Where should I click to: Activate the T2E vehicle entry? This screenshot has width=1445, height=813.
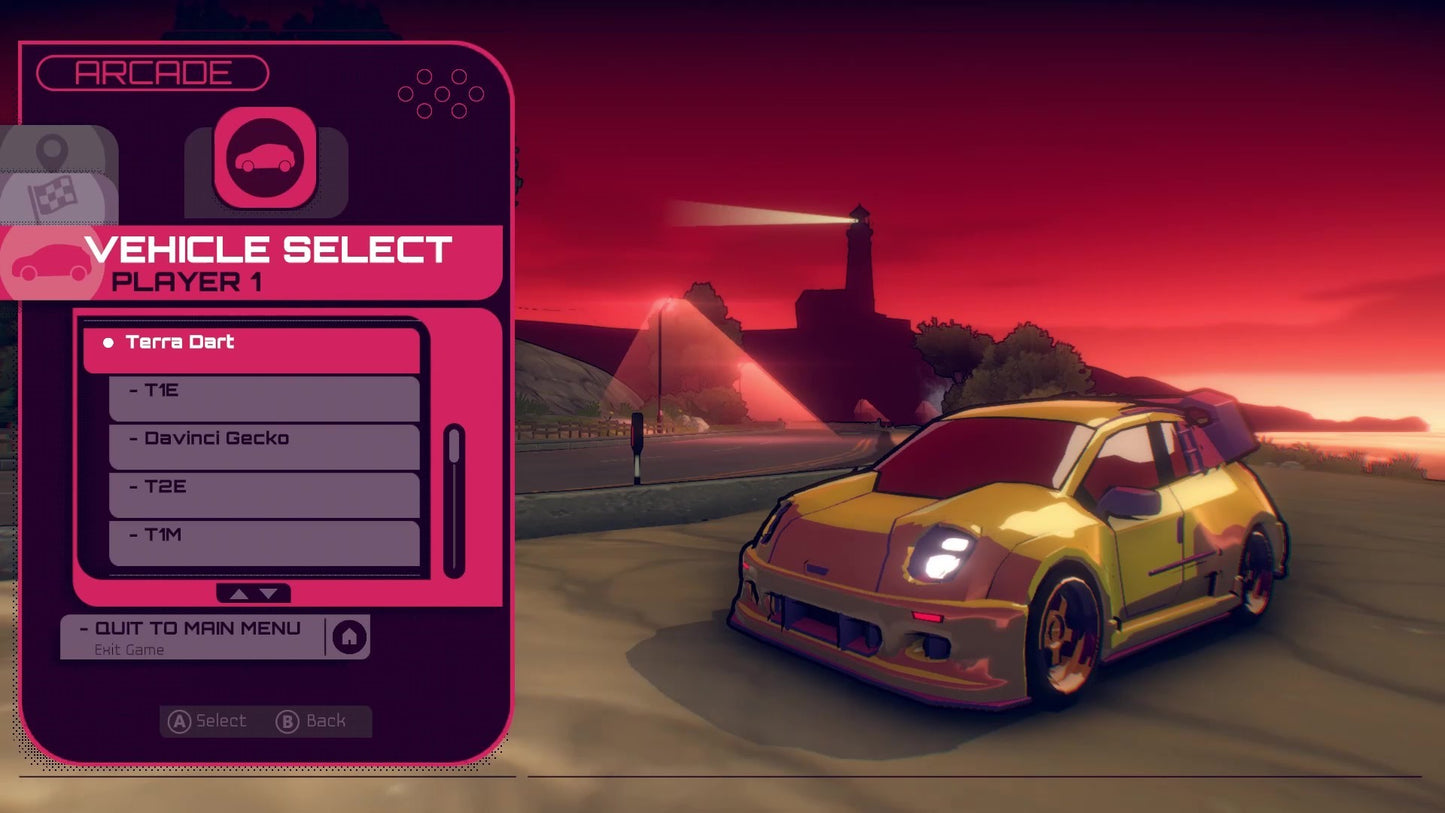tap(263, 492)
